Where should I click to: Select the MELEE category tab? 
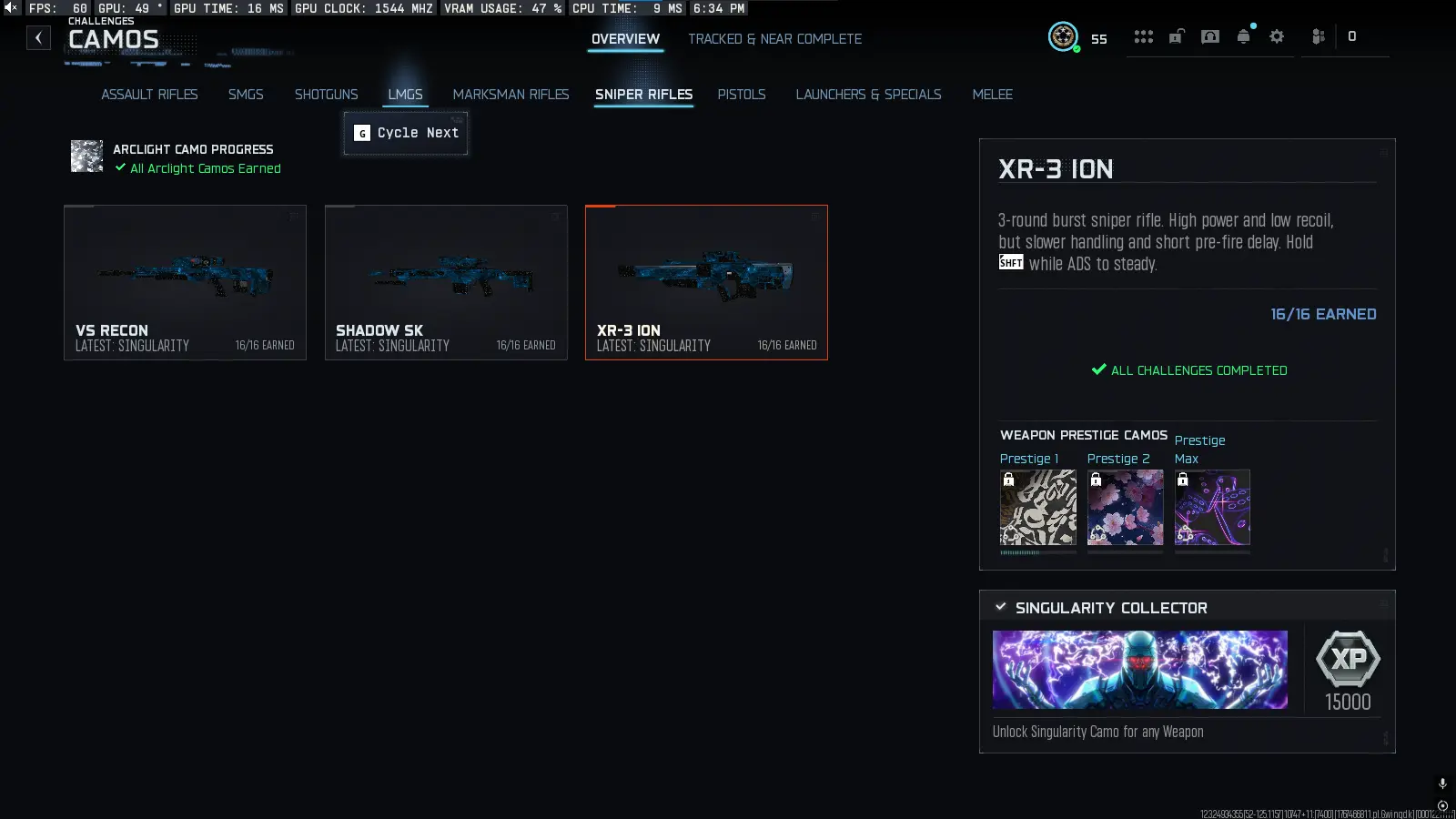993,94
